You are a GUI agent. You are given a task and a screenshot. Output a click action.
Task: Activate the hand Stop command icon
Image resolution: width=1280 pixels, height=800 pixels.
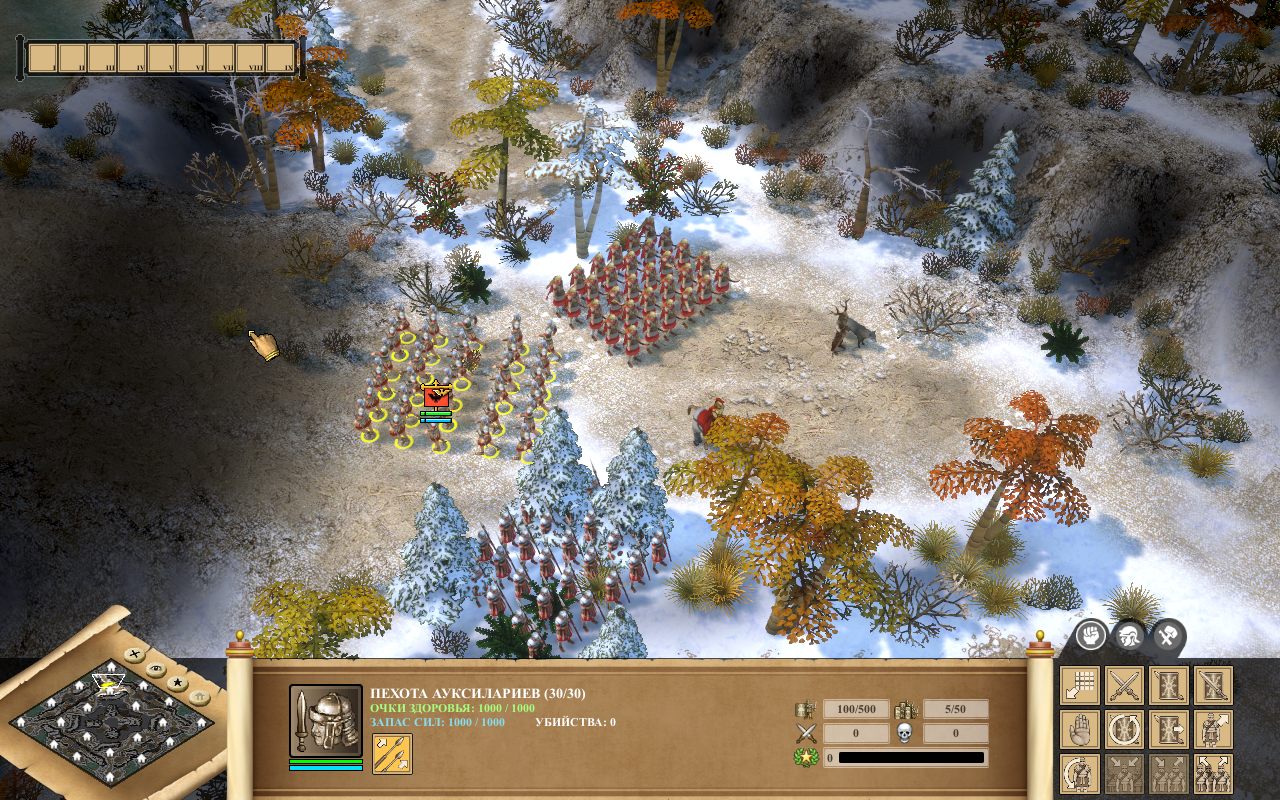click(1080, 728)
